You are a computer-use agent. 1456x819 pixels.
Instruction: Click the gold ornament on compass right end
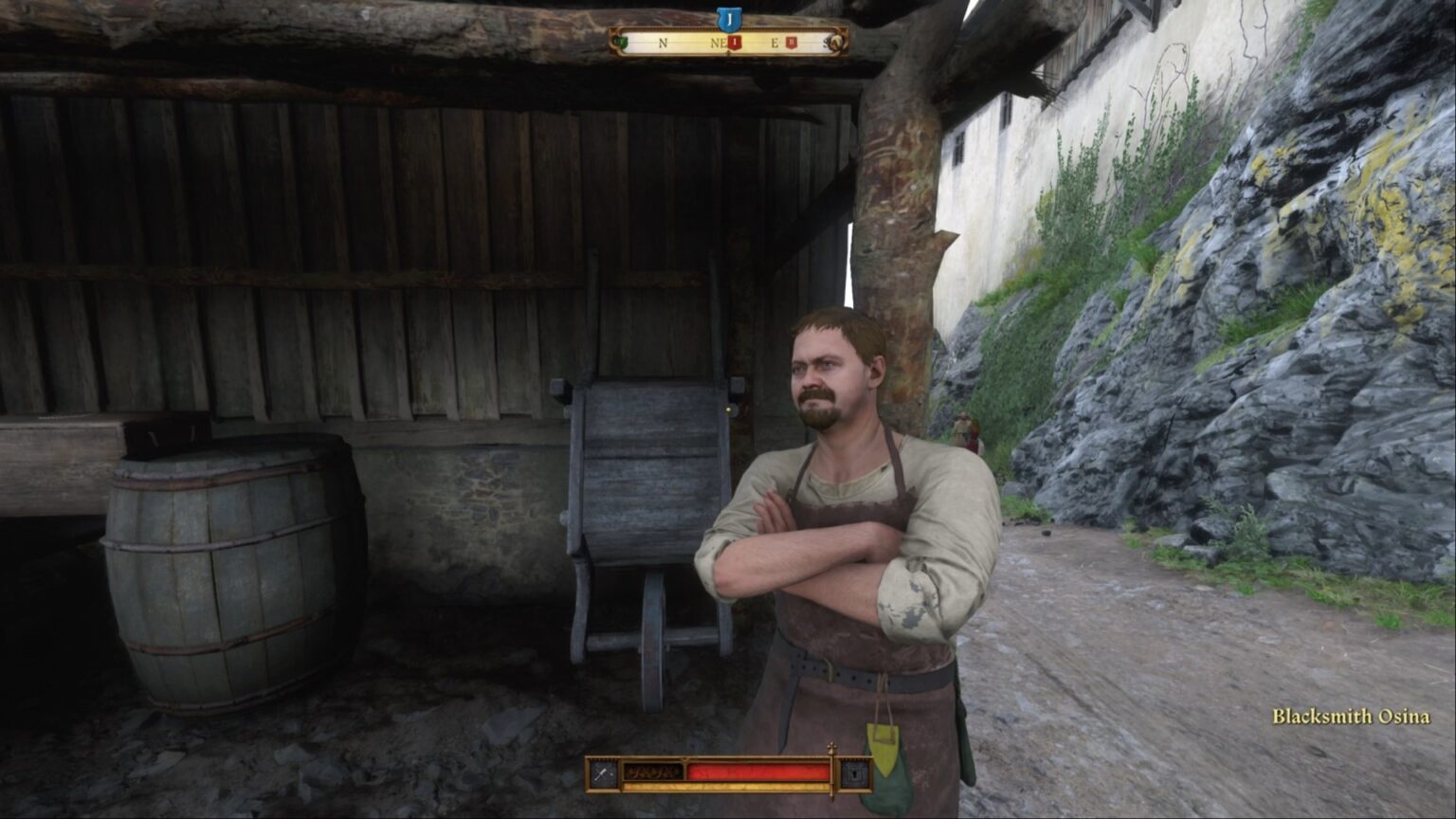coord(837,42)
